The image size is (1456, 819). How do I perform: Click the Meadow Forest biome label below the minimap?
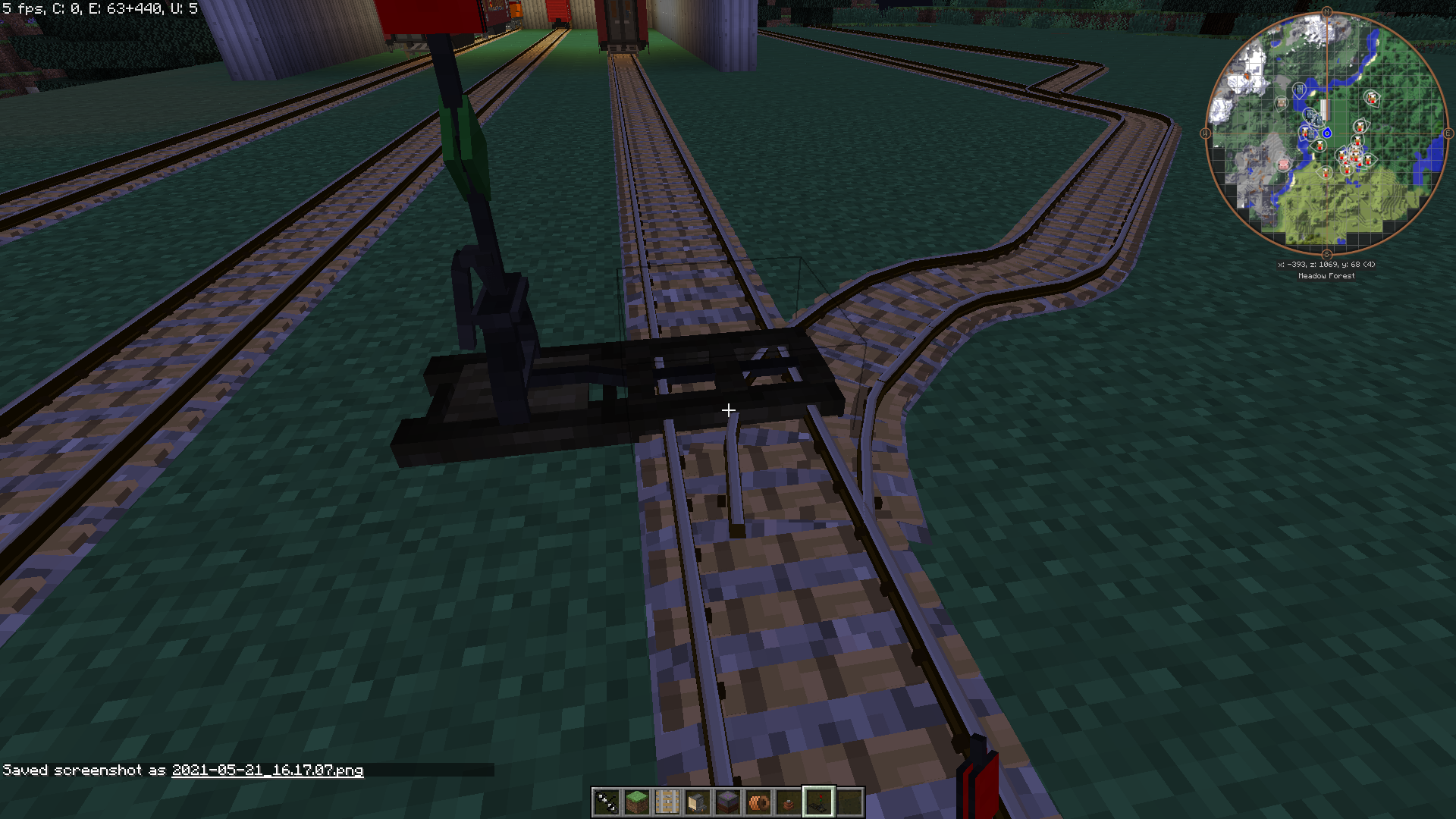click(x=1326, y=275)
